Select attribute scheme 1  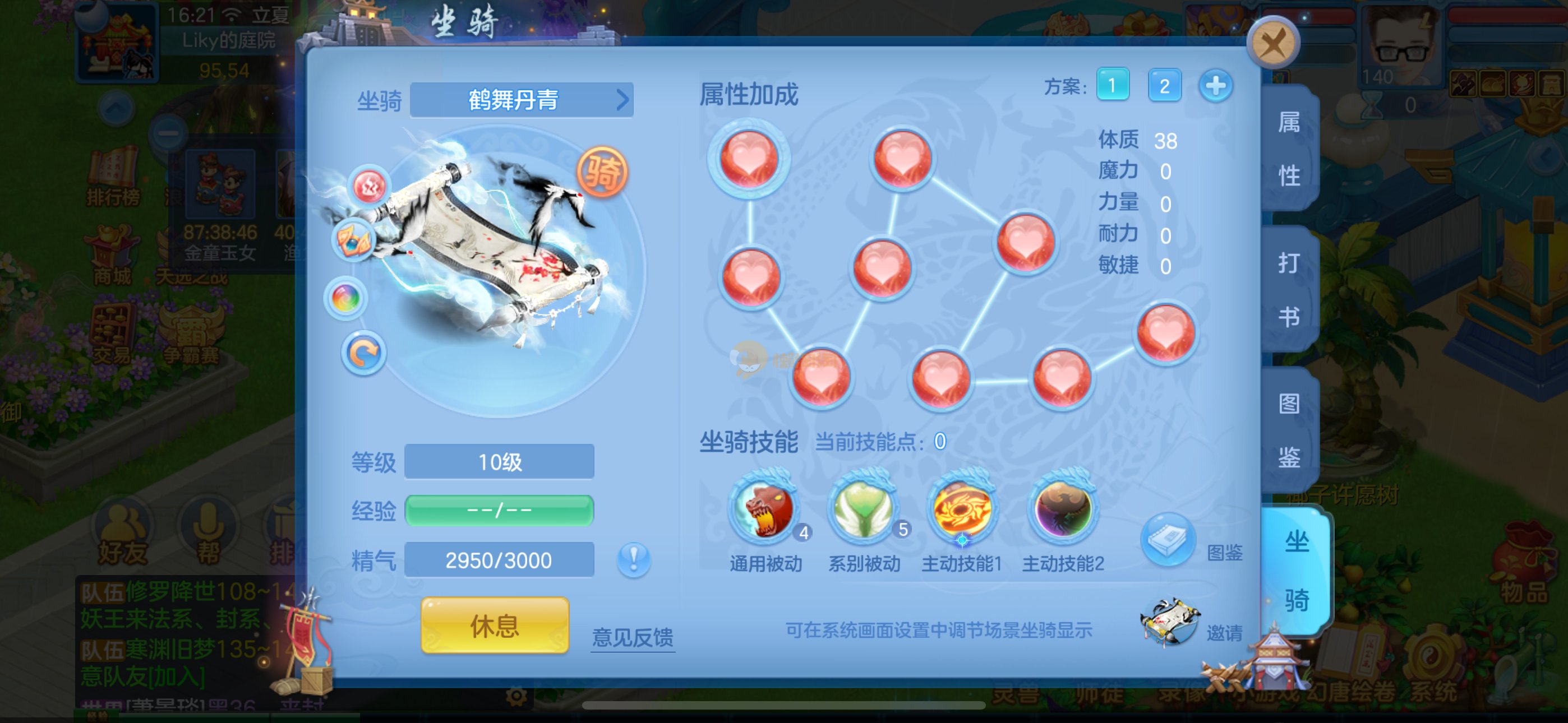(x=1112, y=85)
